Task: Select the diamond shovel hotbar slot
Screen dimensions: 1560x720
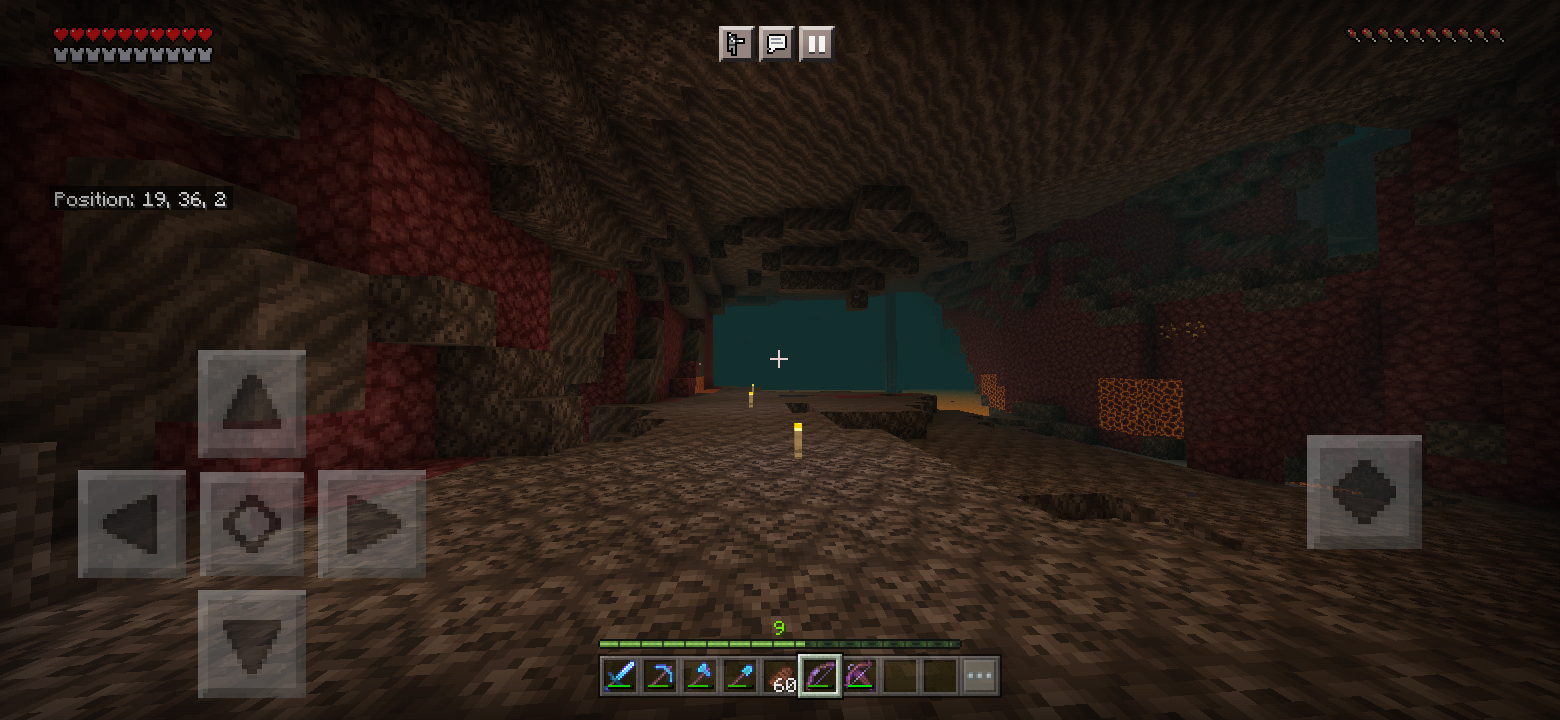Action: pos(740,677)
